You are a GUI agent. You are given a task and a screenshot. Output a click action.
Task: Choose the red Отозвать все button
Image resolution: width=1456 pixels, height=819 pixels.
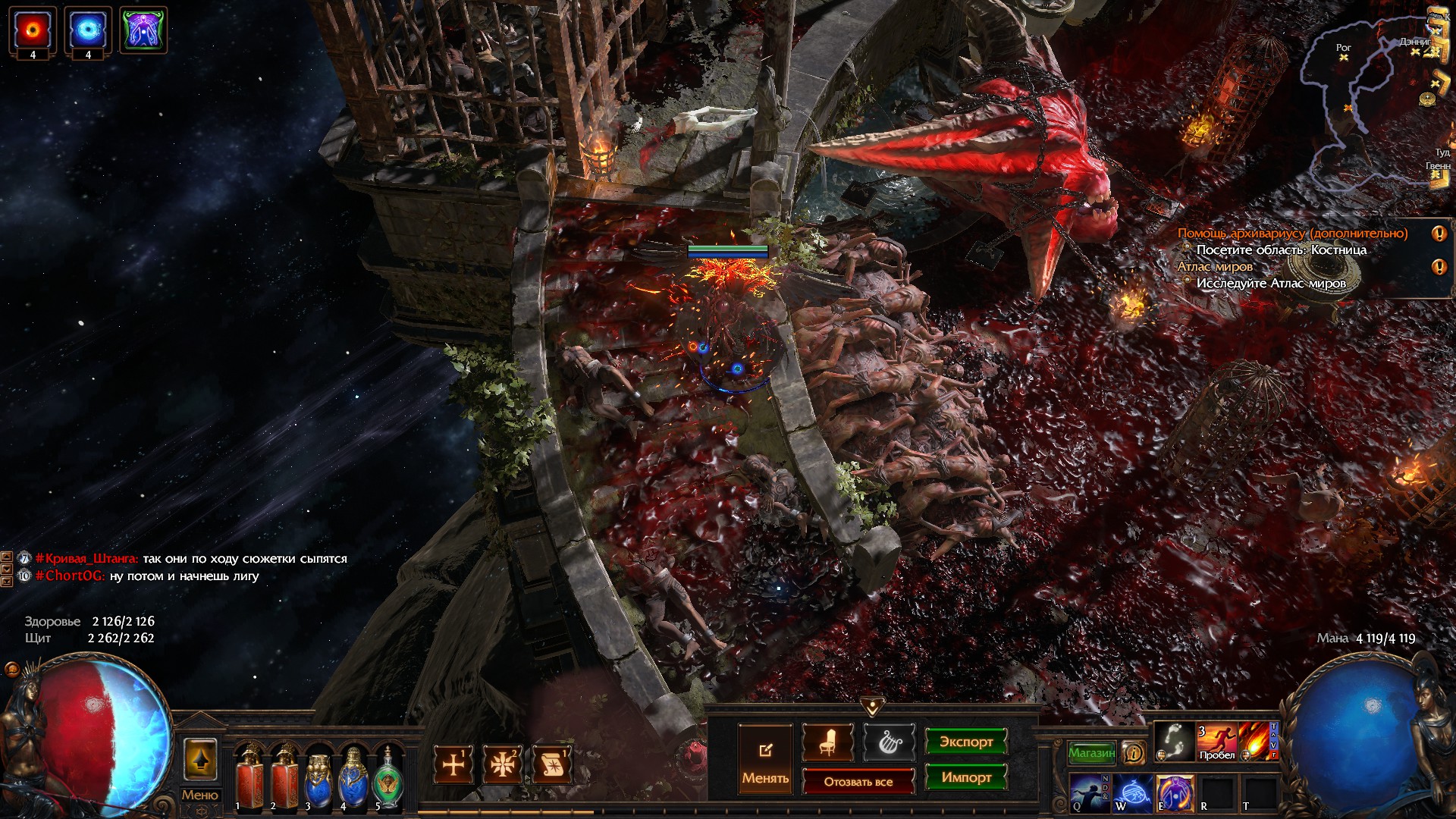[858, 782]
